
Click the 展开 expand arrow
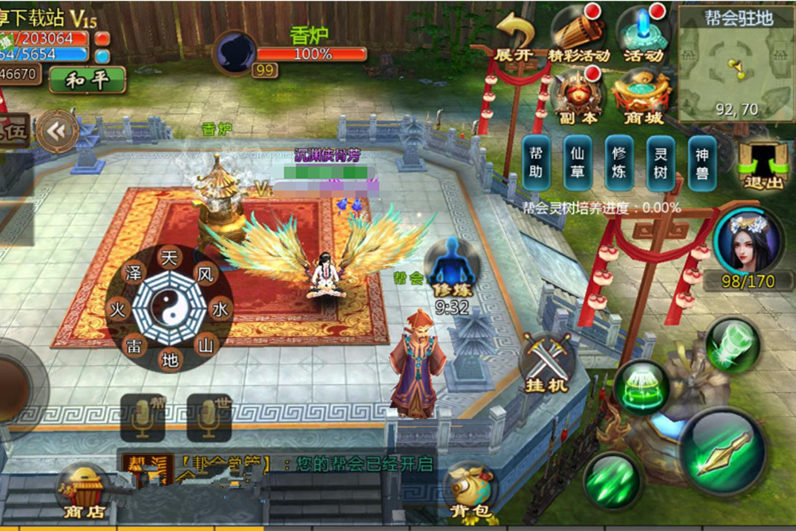pos(517,37)
